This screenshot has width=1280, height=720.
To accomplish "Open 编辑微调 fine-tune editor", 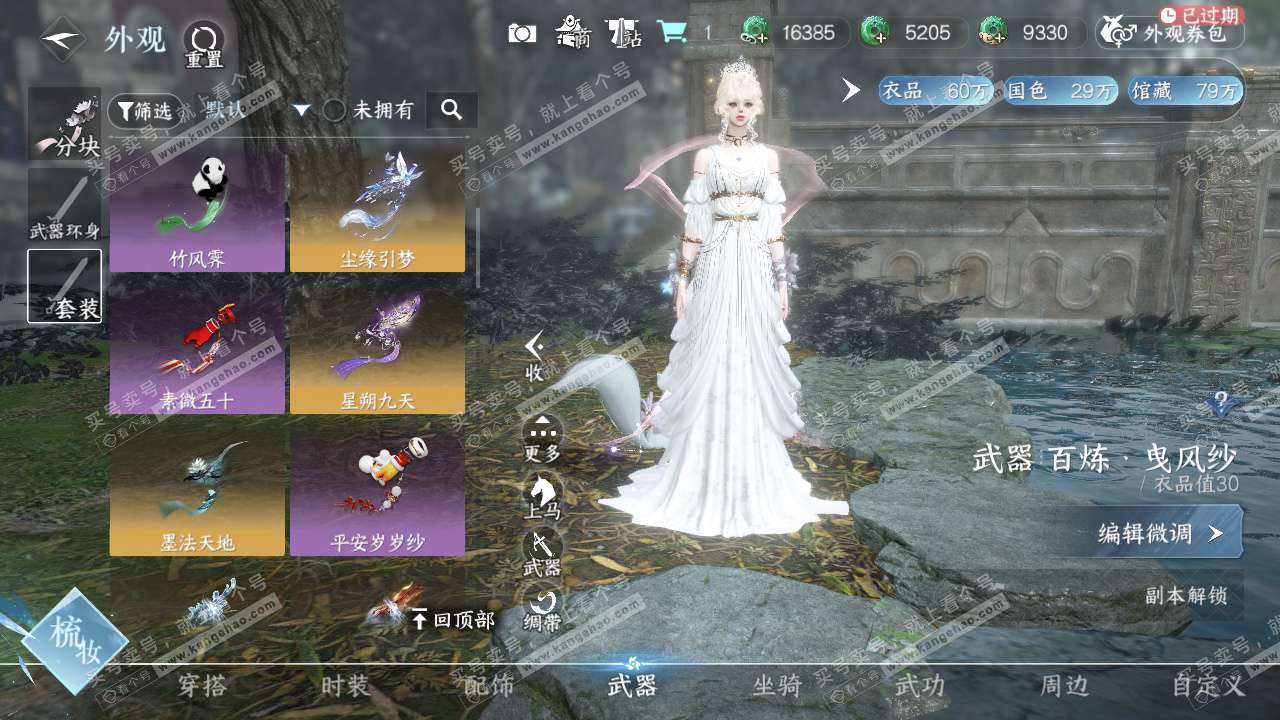I will (x=1160, y=532).
